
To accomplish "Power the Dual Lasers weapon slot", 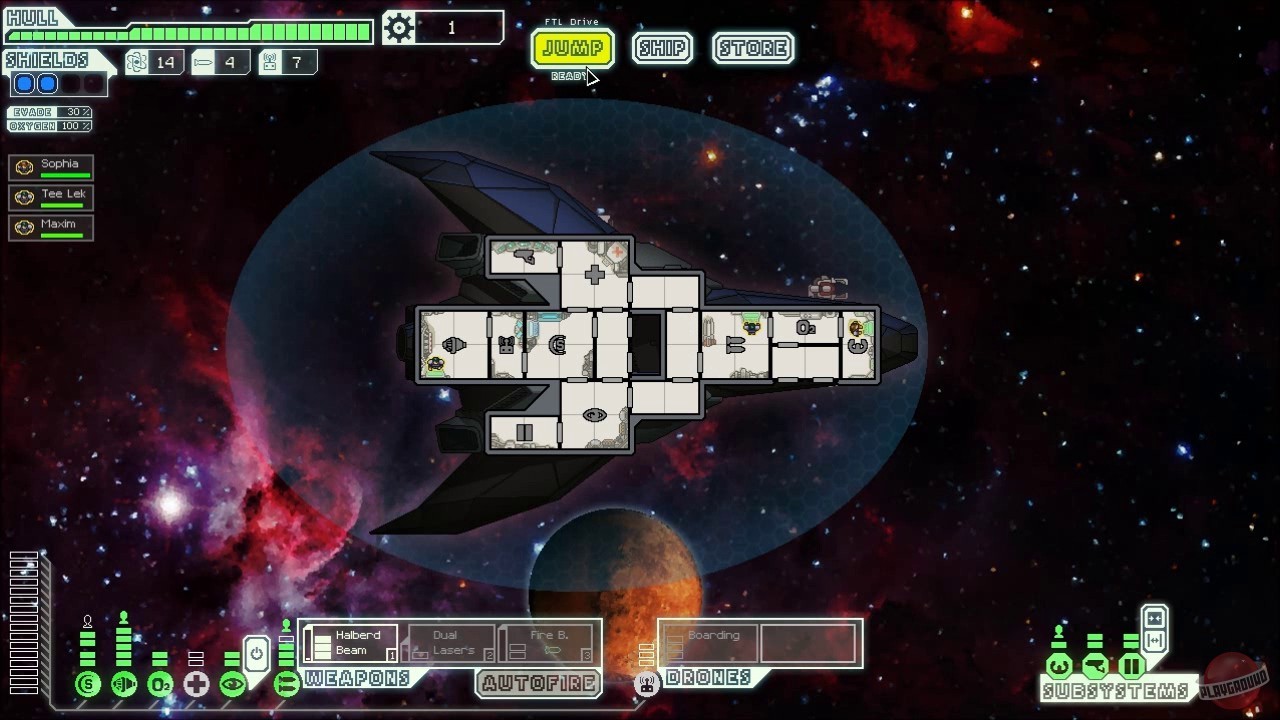I will point(447,642).
